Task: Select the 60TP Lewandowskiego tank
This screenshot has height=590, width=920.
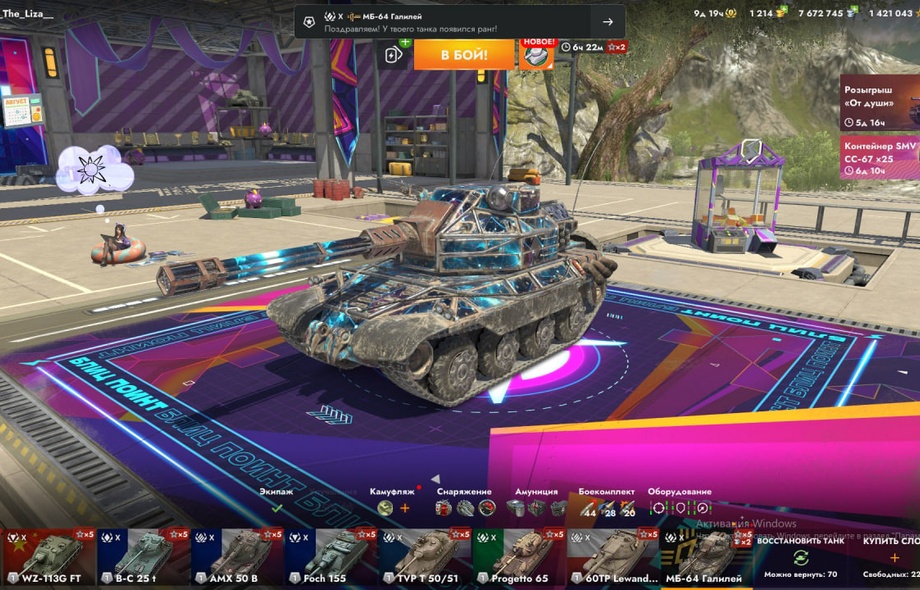Action: click(613, 557)
